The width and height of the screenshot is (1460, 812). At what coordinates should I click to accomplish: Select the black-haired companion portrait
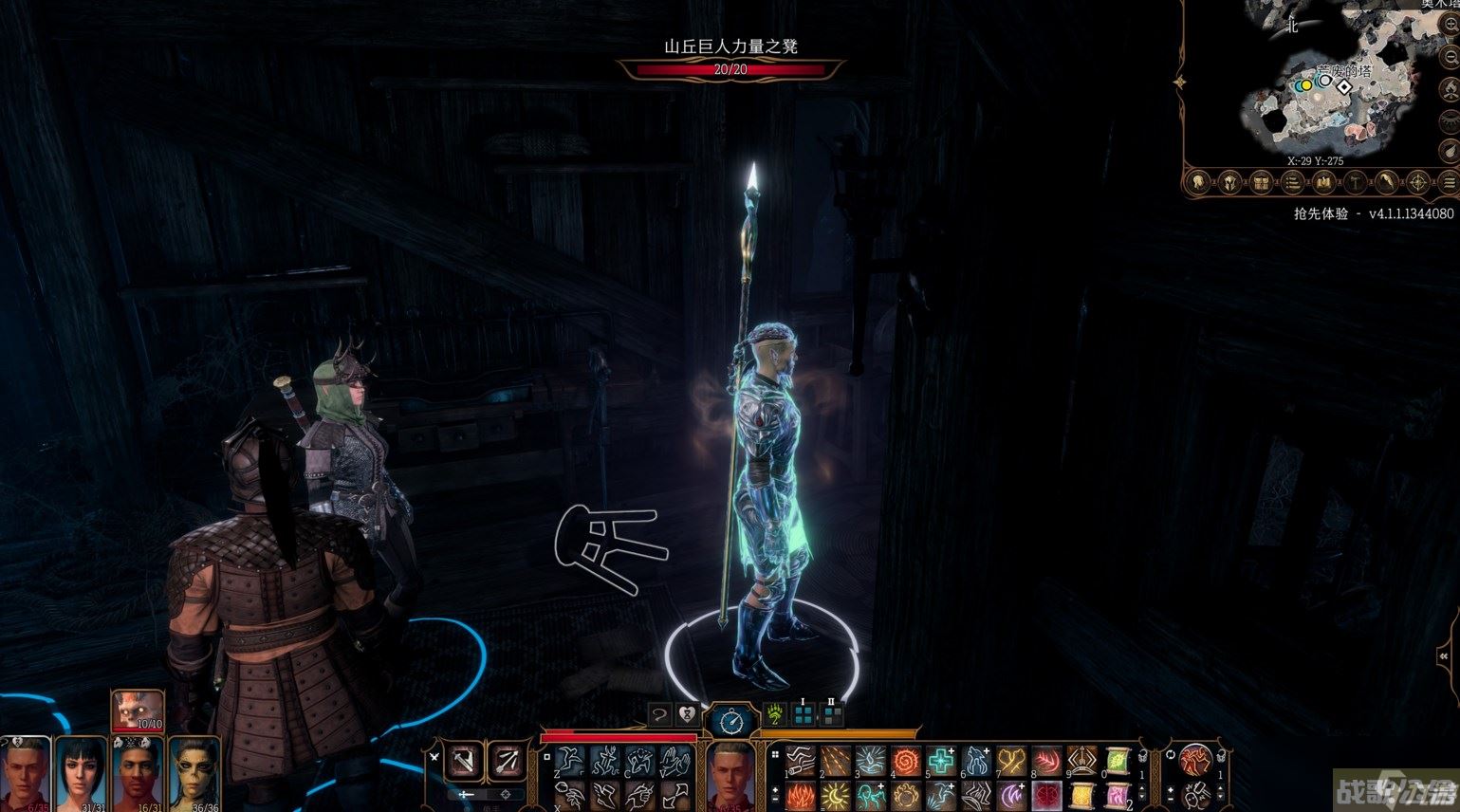(80, 773)
